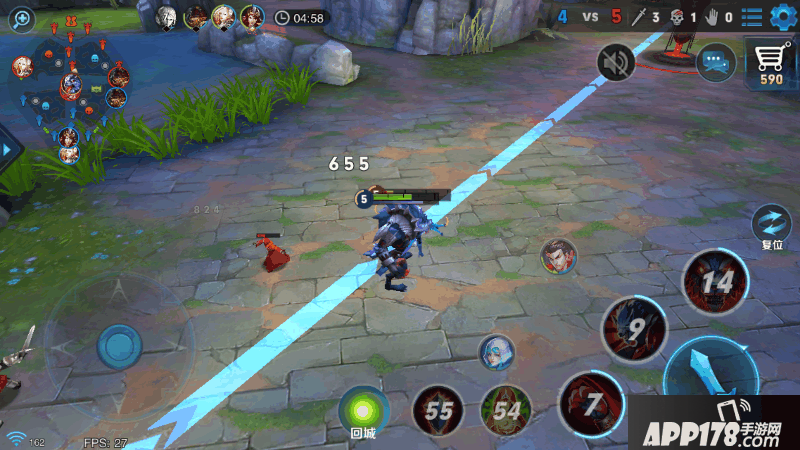Activate the ability with 14 cooldown
The image size is (800, 450).
(x=716, y=282)
